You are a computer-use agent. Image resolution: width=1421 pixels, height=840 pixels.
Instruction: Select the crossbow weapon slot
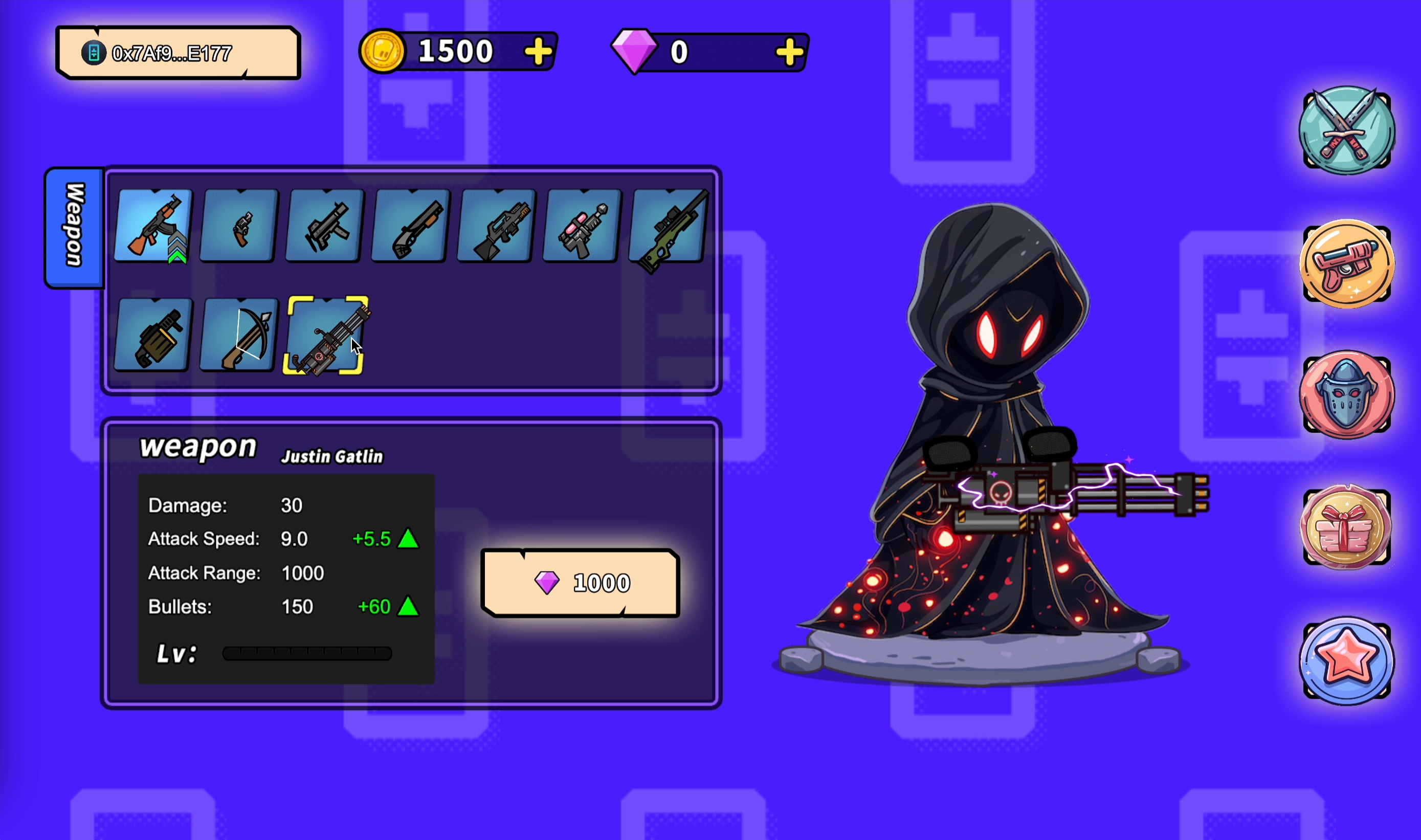tap(239, 335)
